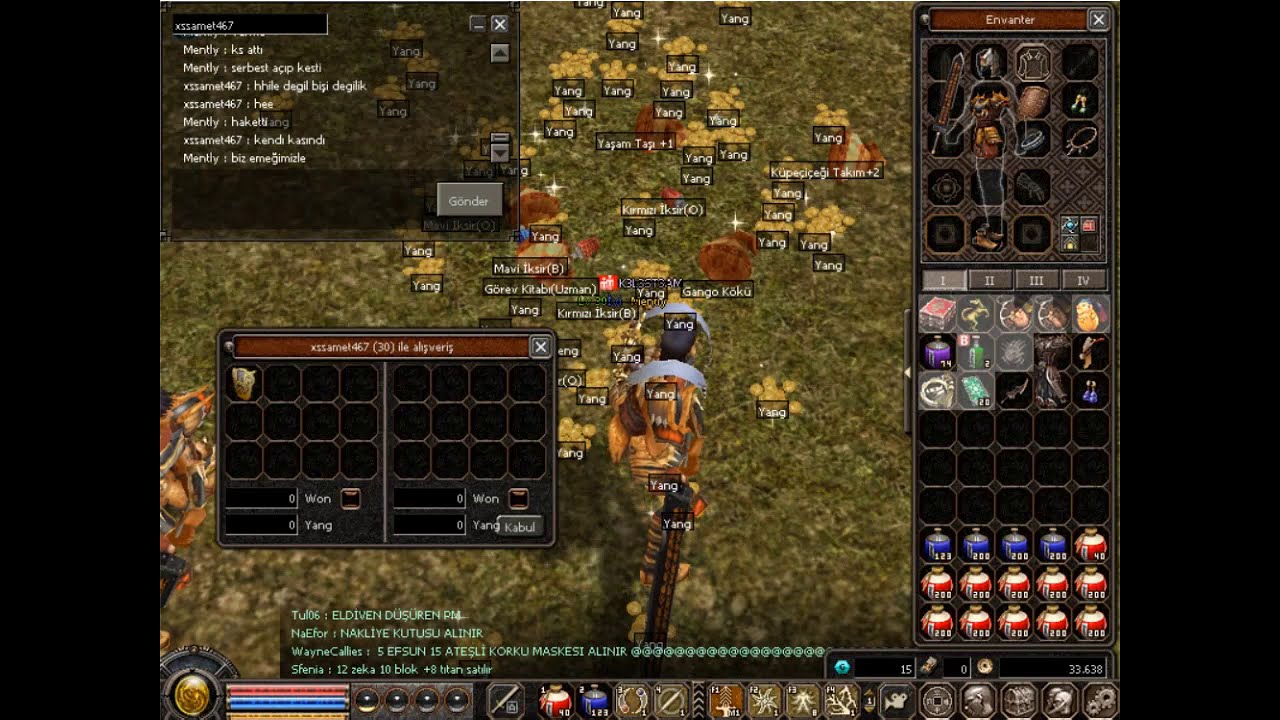Select the red gift box inventory item
Screen dimensions: 1280x720
(x=937, y=314)
